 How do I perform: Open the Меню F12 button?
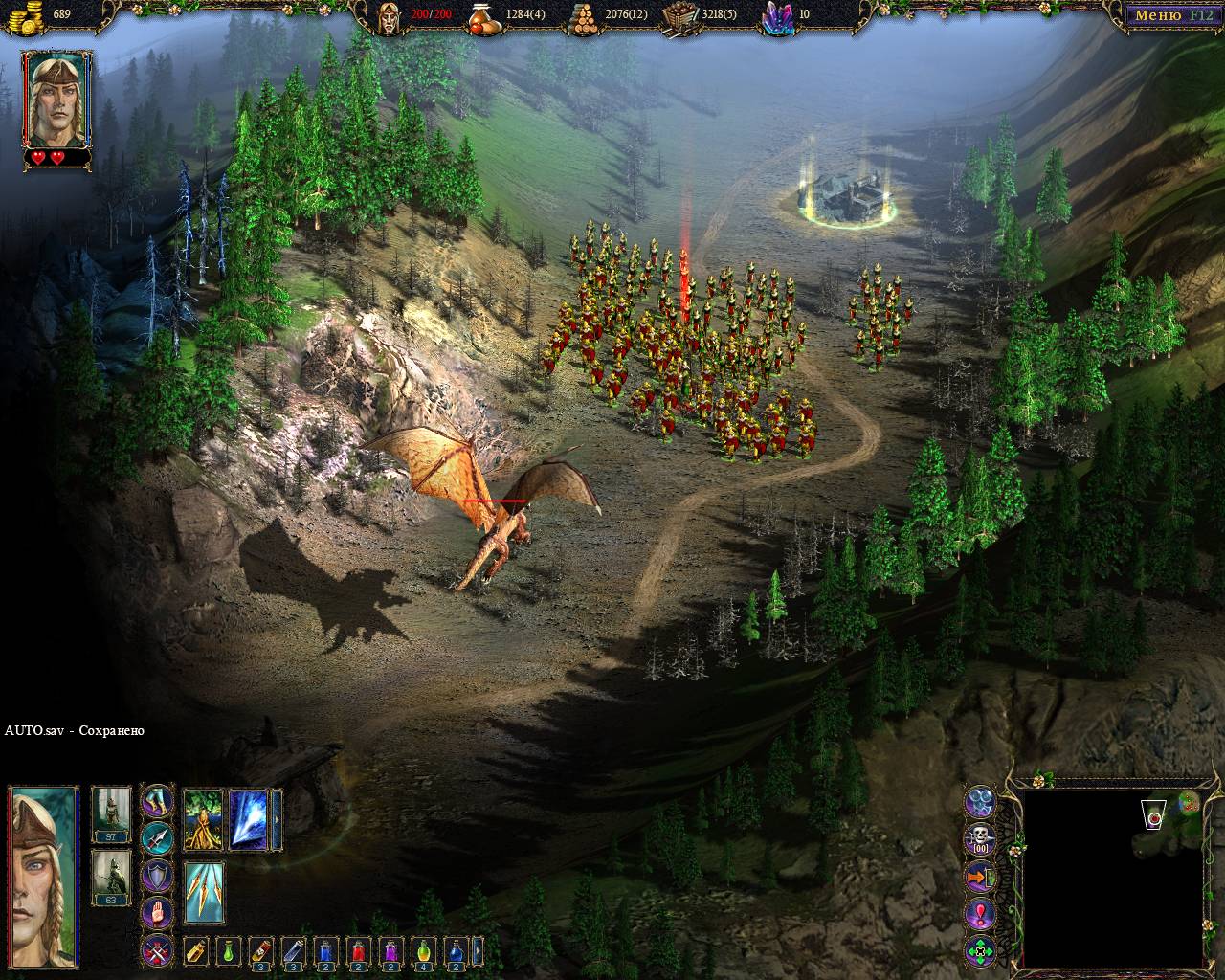pyautogui.click(x=1170, y=15)
